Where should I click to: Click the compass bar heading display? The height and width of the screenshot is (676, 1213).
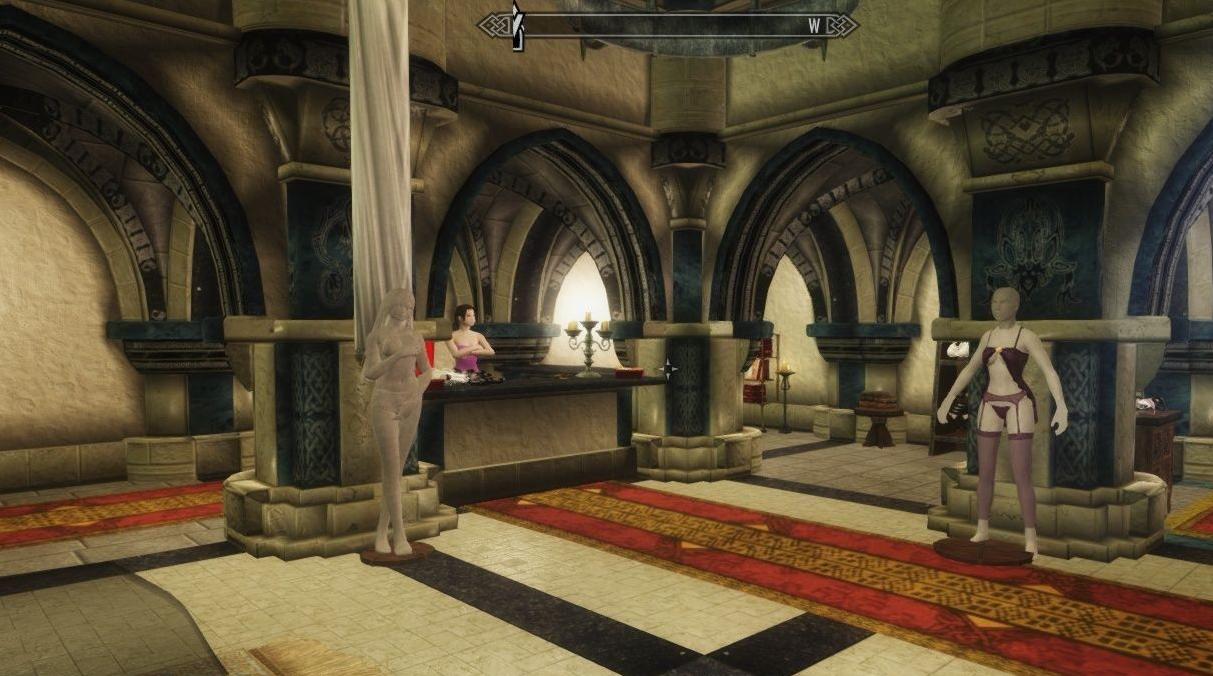coord(667,25)
